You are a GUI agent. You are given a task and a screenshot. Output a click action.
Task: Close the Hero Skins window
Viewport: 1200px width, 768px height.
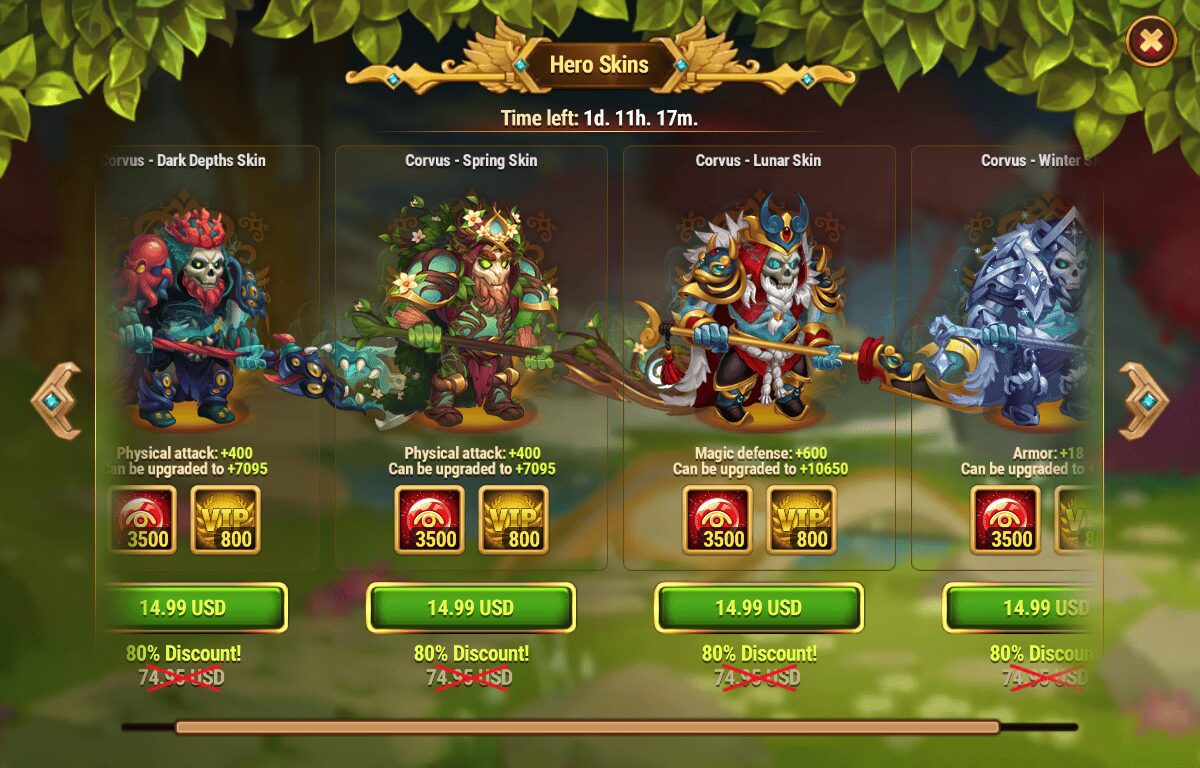1151,41
